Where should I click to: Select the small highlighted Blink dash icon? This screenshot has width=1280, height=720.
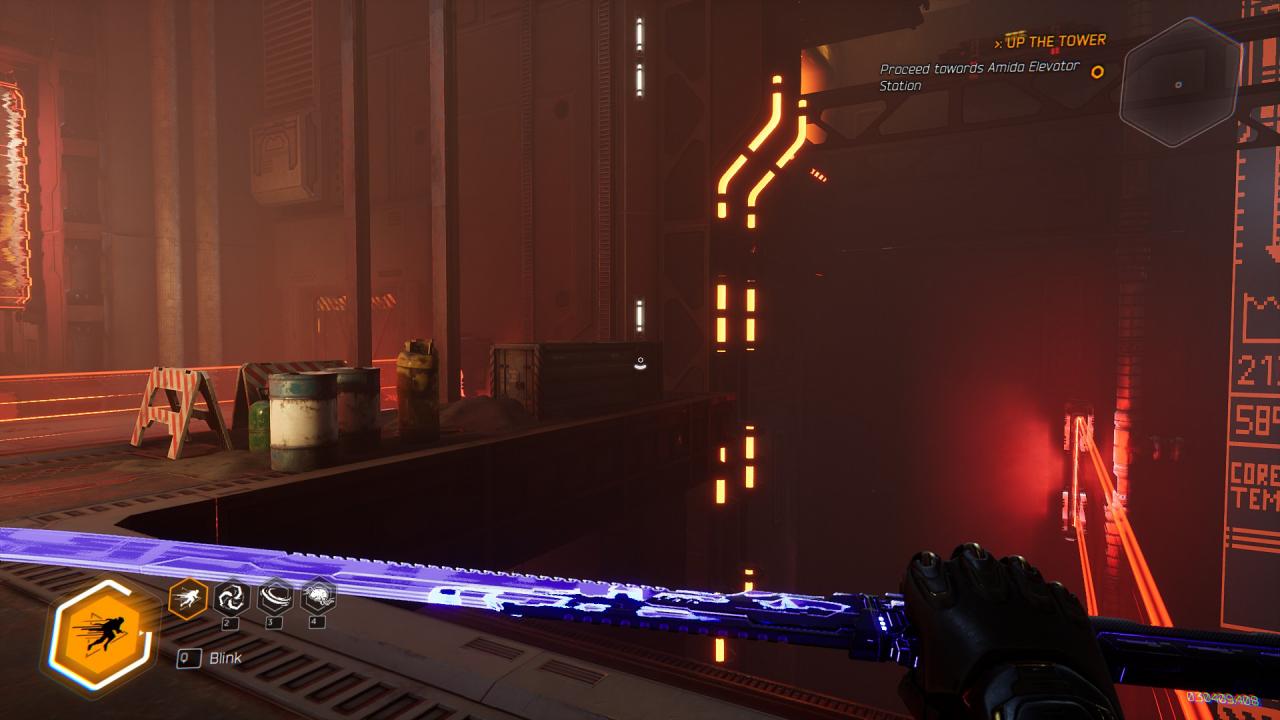[x=188, y=598]
